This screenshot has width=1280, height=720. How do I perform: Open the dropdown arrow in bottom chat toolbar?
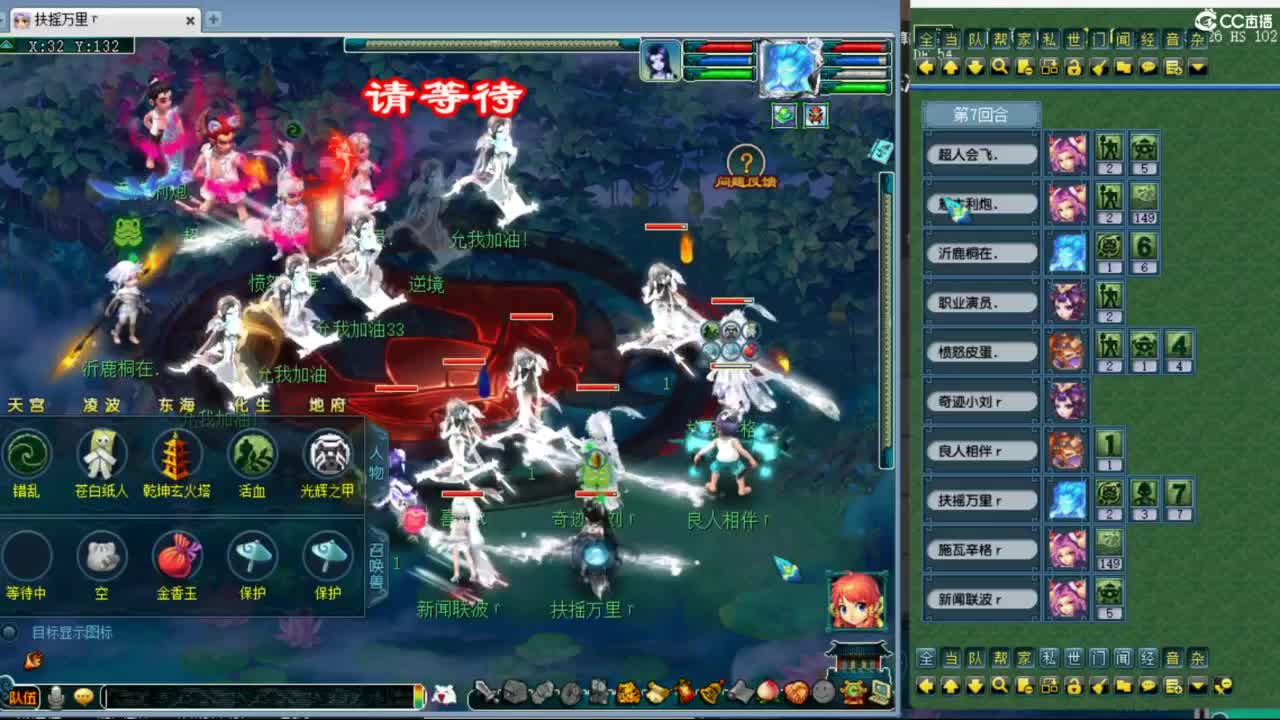click(x=1197, y=687)
